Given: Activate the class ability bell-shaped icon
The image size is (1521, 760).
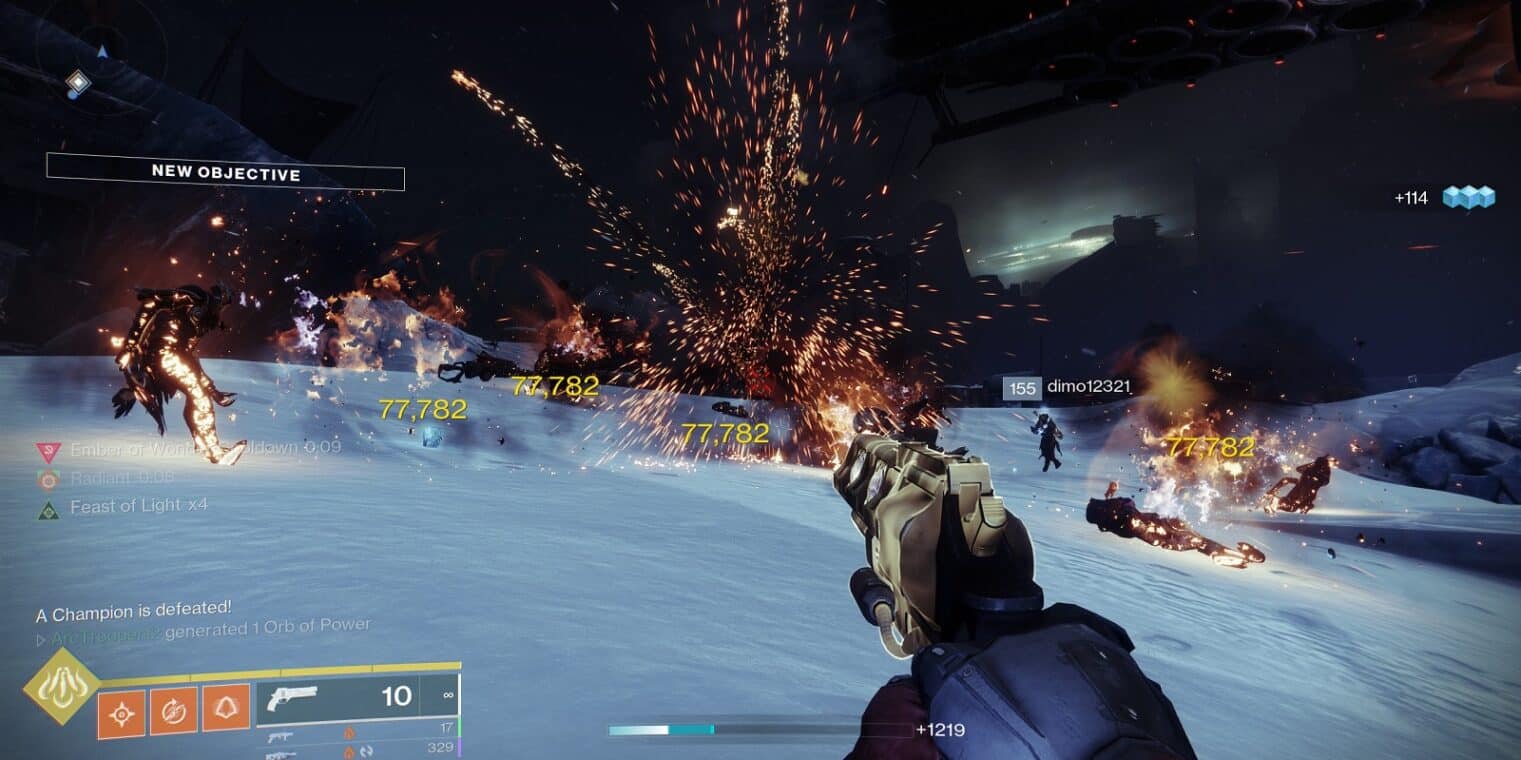Looking at the screenshot, I should [226, 708].
